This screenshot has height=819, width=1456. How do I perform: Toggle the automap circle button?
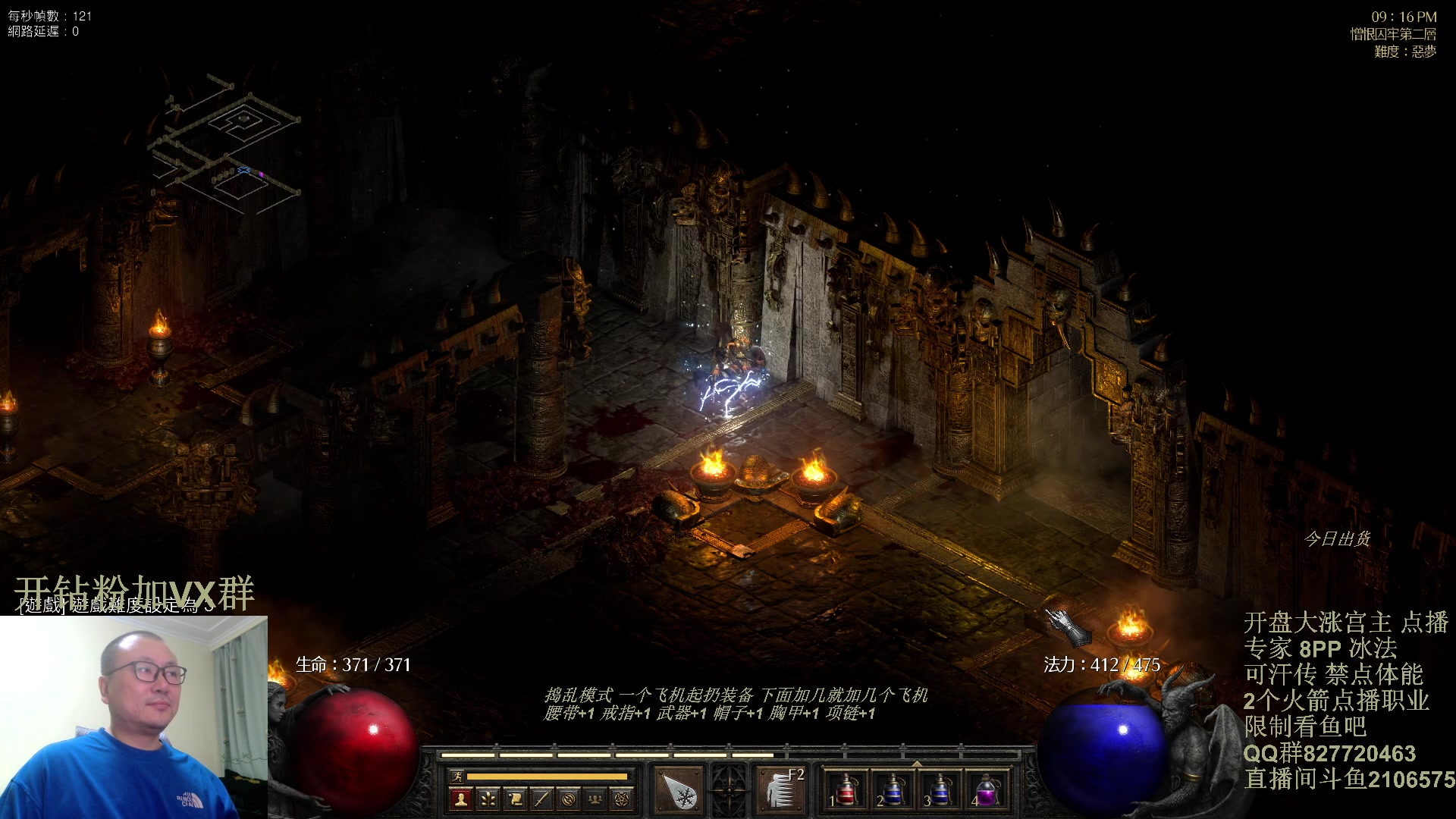569,799
